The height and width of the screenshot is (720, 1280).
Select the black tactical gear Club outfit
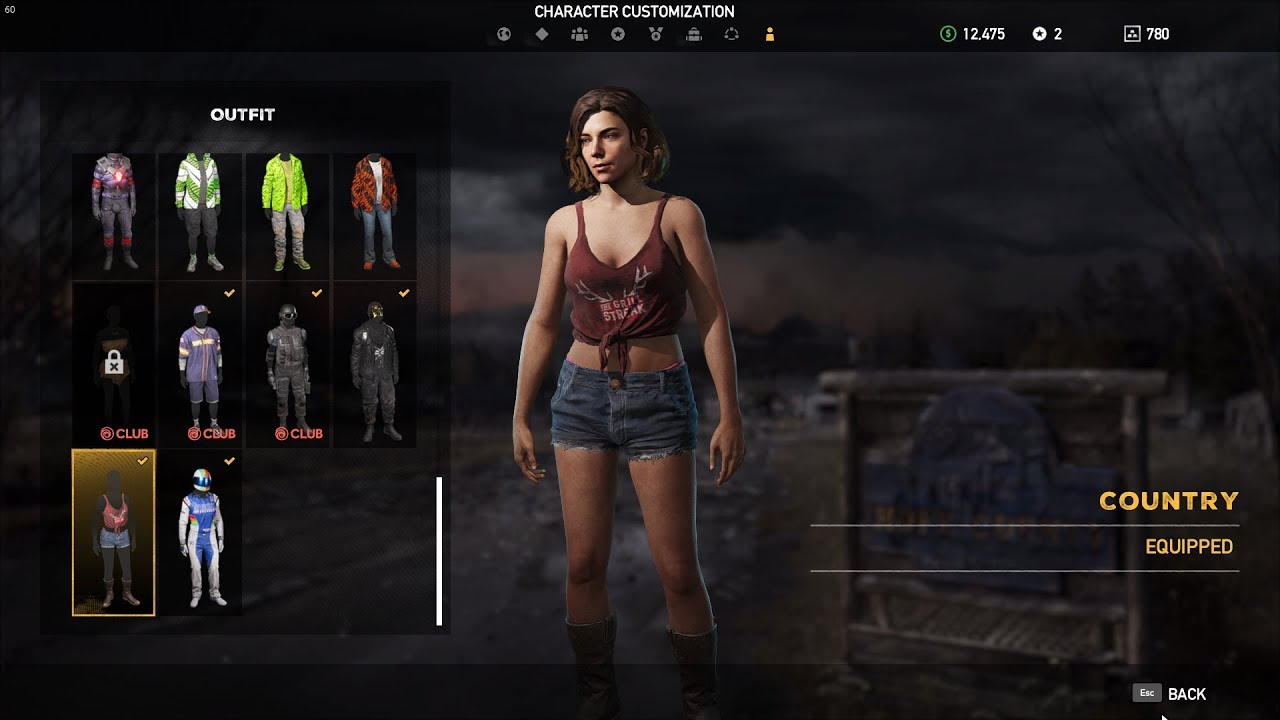coord(287,365)
